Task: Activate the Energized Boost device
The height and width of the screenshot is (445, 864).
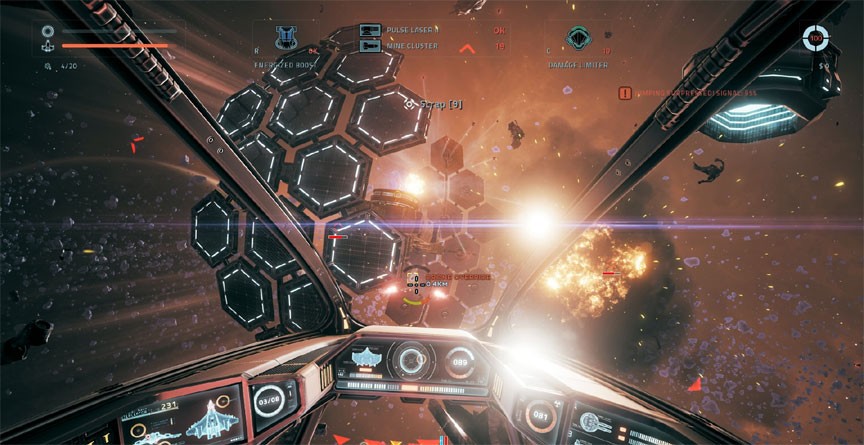Action: [x=285, y=38]
